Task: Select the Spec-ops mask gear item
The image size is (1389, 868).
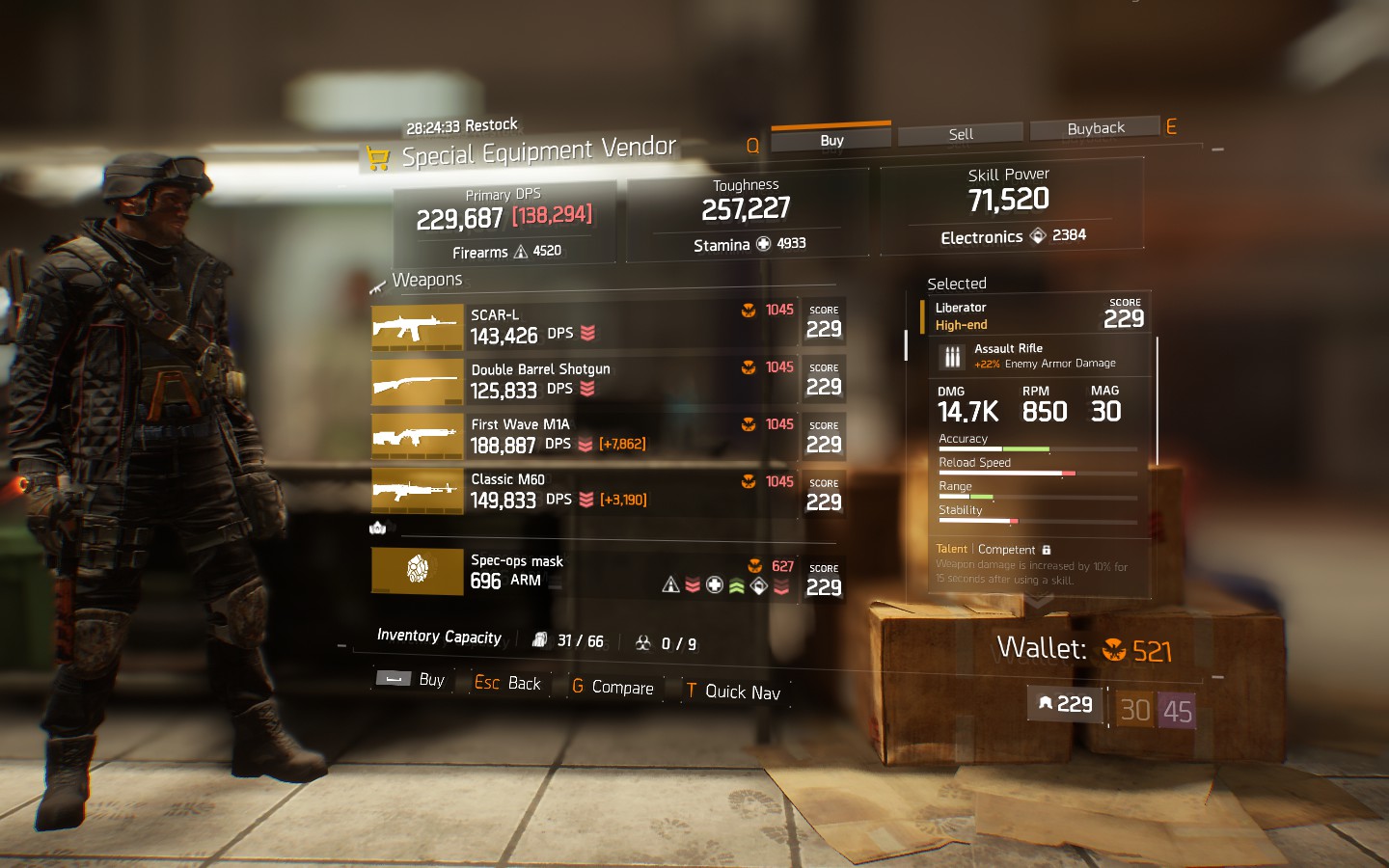Action: [608, 572]
